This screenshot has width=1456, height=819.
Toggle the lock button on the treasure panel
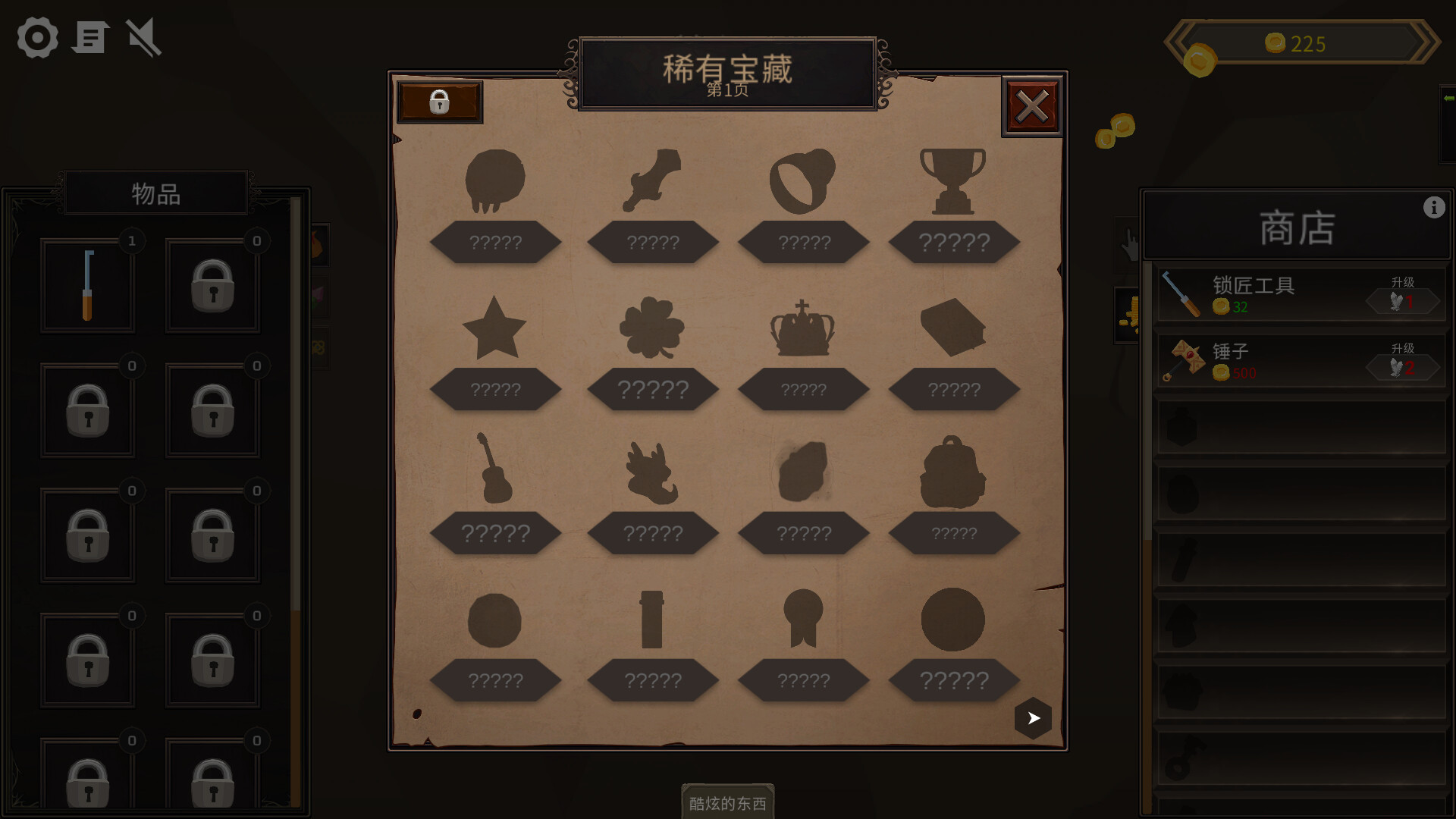[440, 102]
